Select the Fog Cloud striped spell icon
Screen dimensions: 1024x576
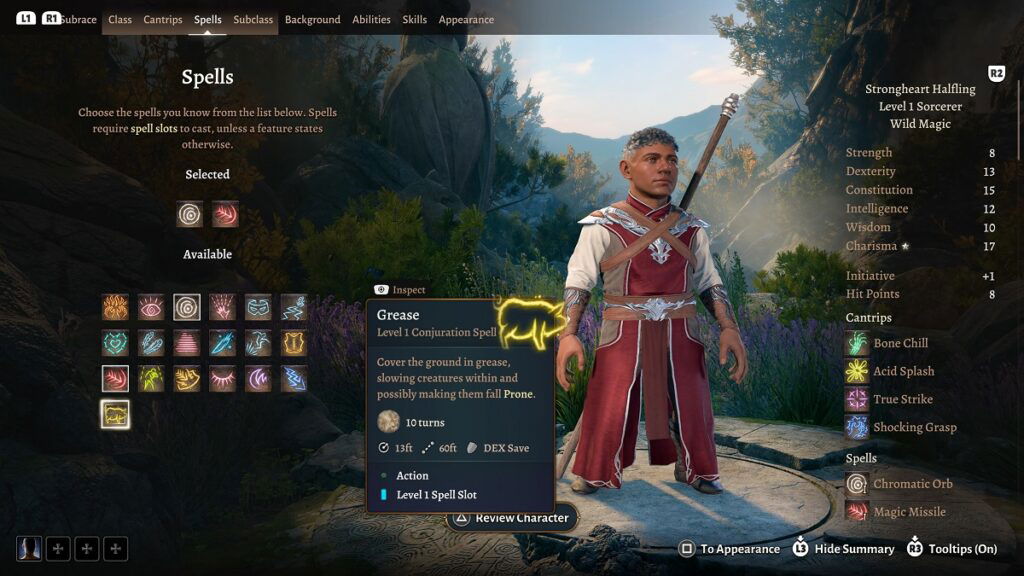[187, 343]
